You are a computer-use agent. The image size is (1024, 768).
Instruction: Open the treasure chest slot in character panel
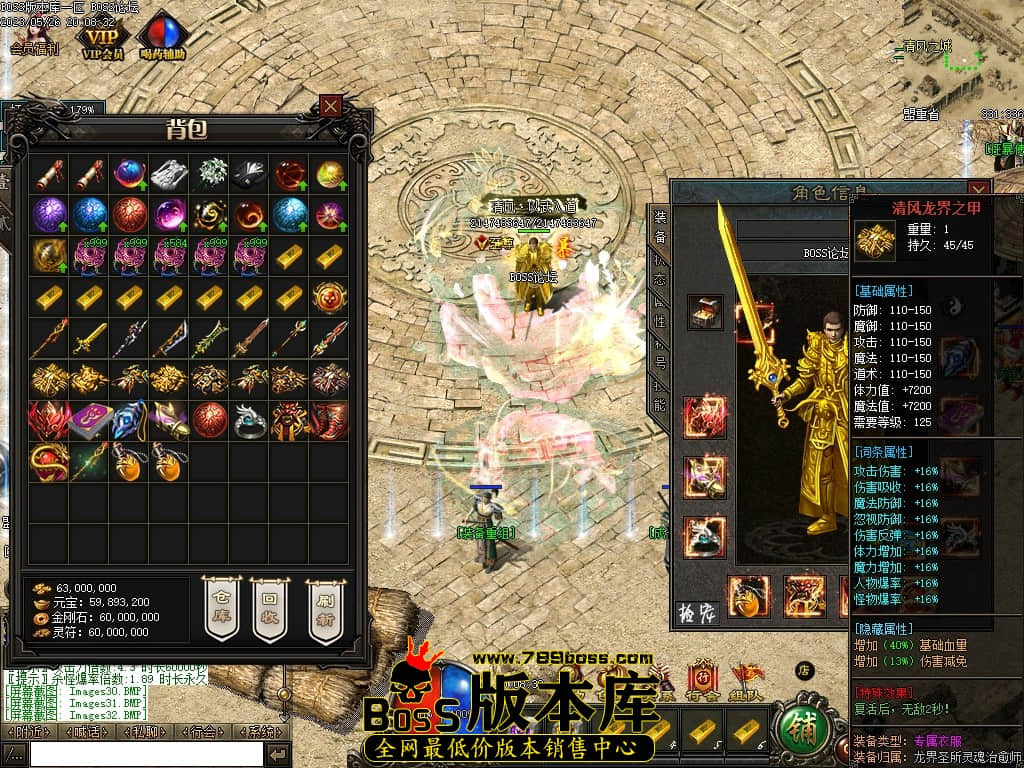point(705,311)
